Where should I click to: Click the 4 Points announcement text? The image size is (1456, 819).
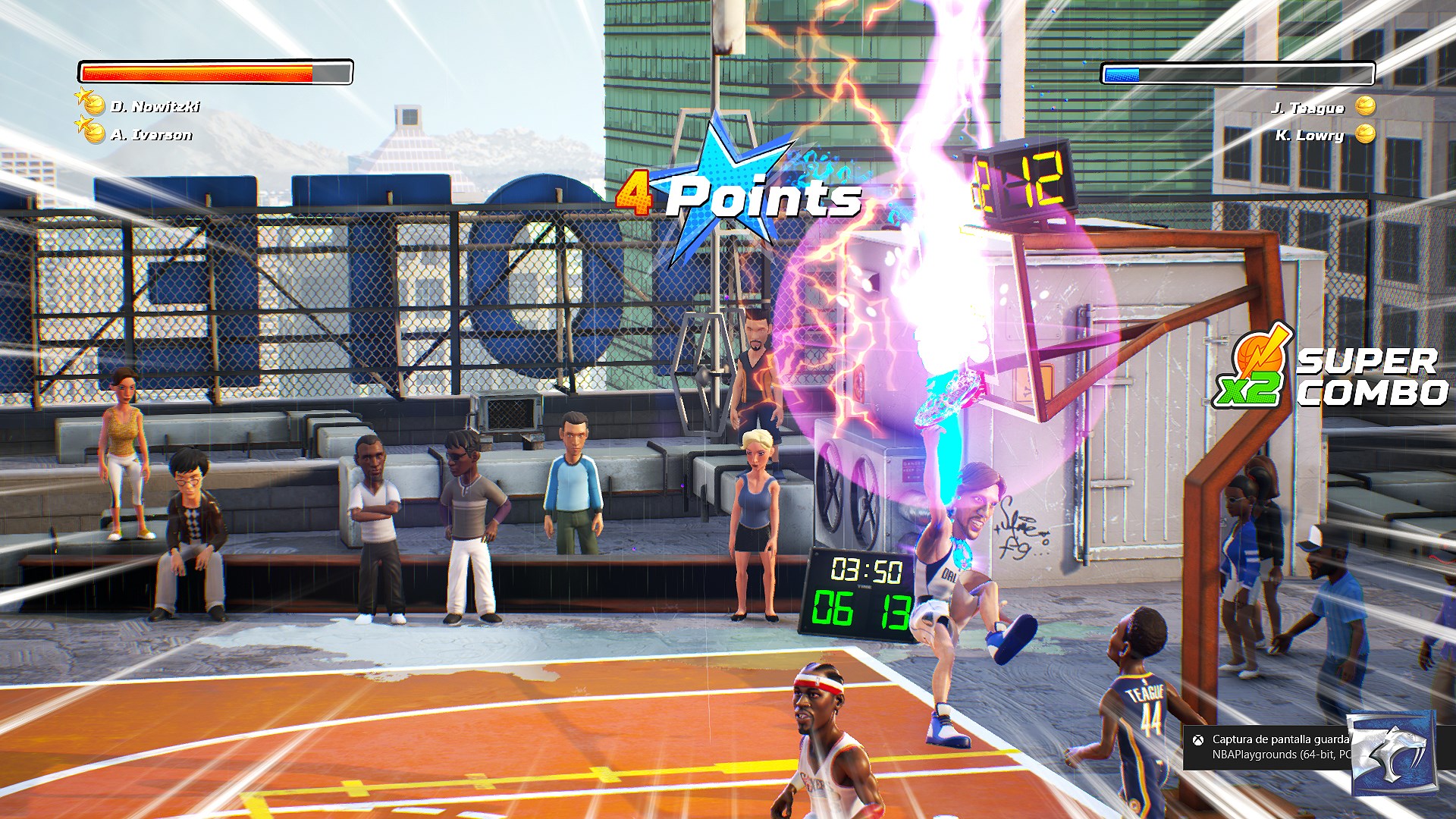point(739,199)
